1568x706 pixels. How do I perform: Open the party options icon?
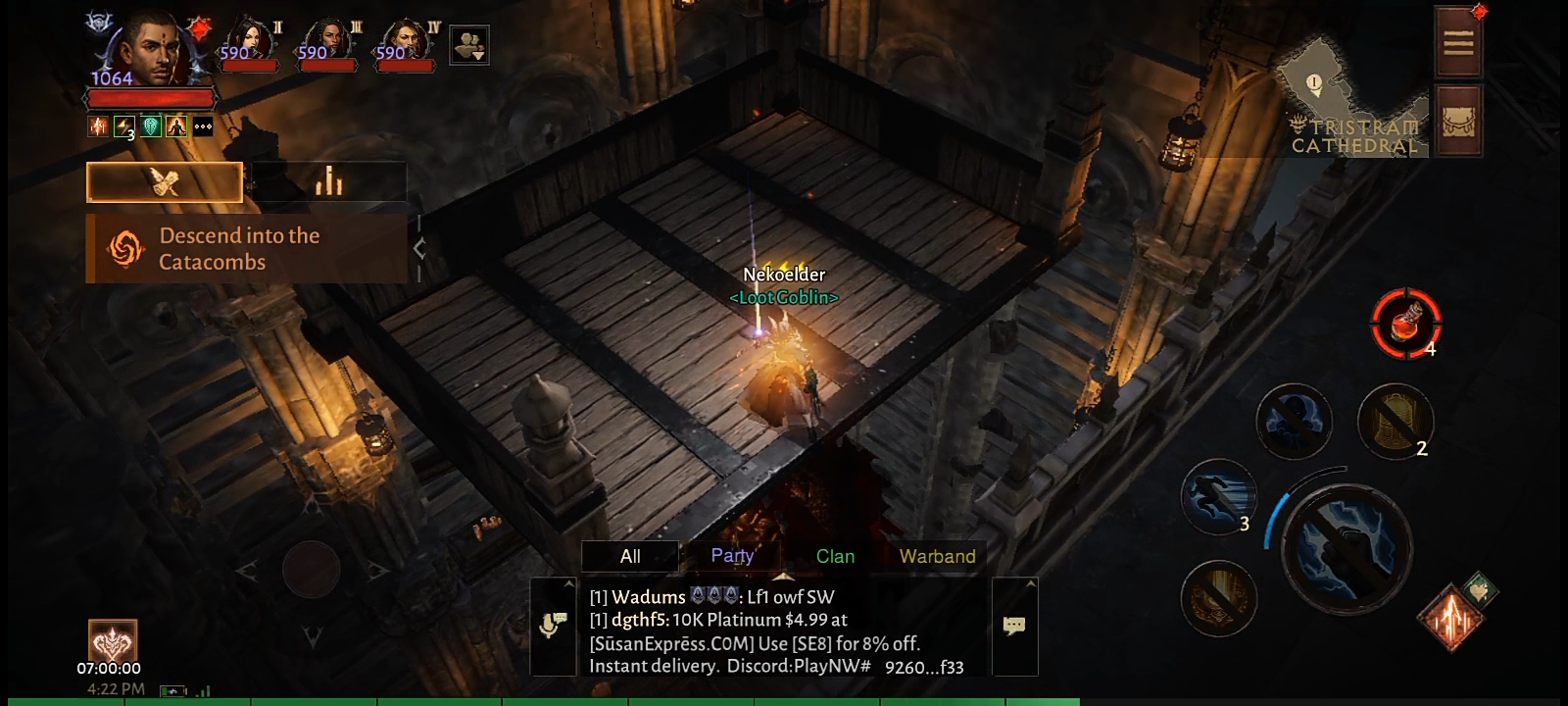[x=468, y=45]
